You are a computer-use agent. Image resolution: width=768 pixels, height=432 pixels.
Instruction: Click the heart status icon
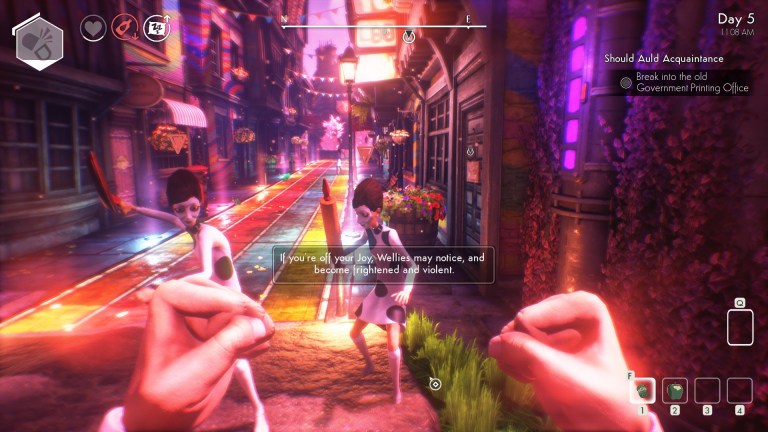[93, 28]
